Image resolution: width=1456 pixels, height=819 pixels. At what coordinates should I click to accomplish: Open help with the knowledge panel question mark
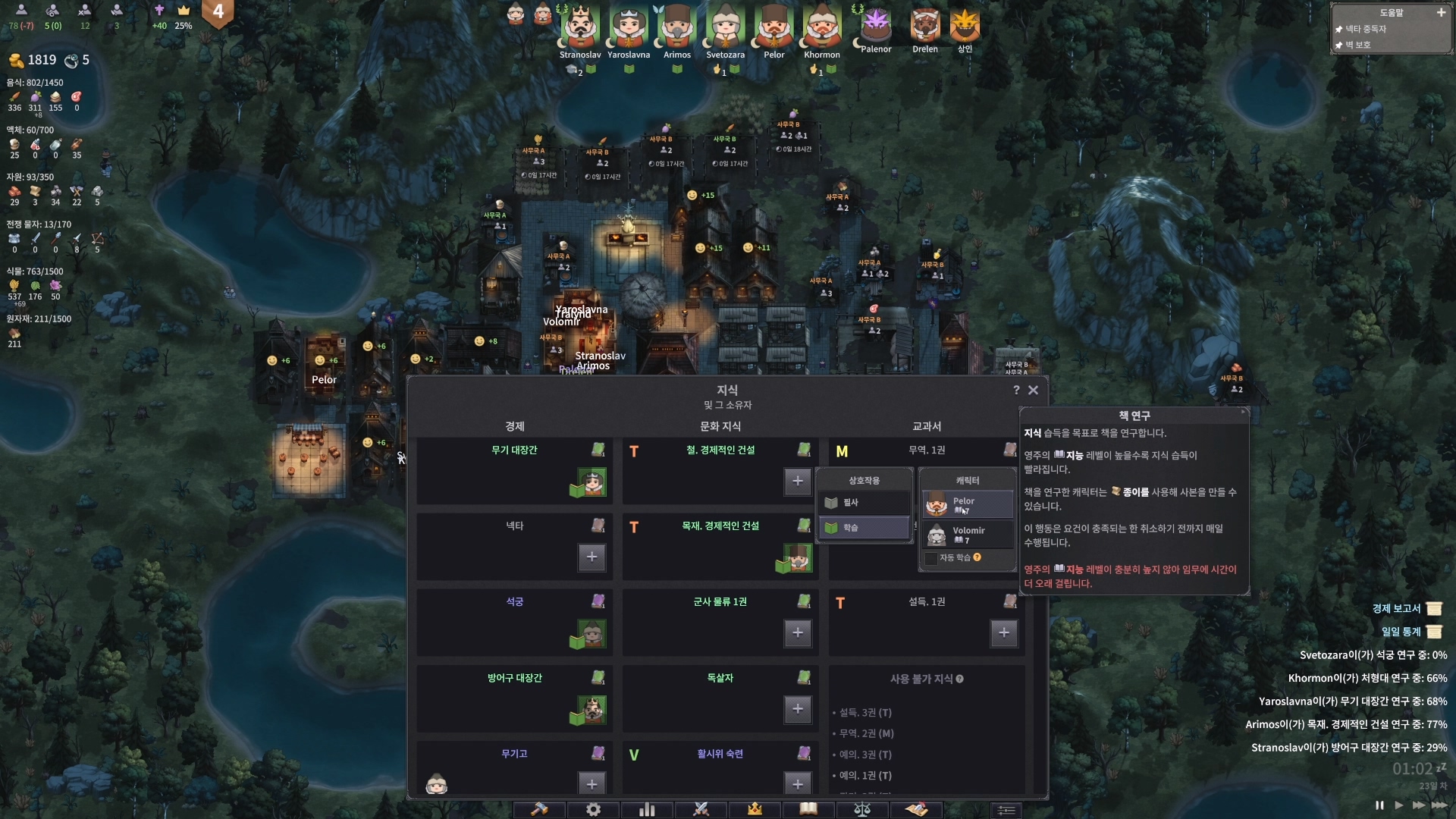point(1016,390)
